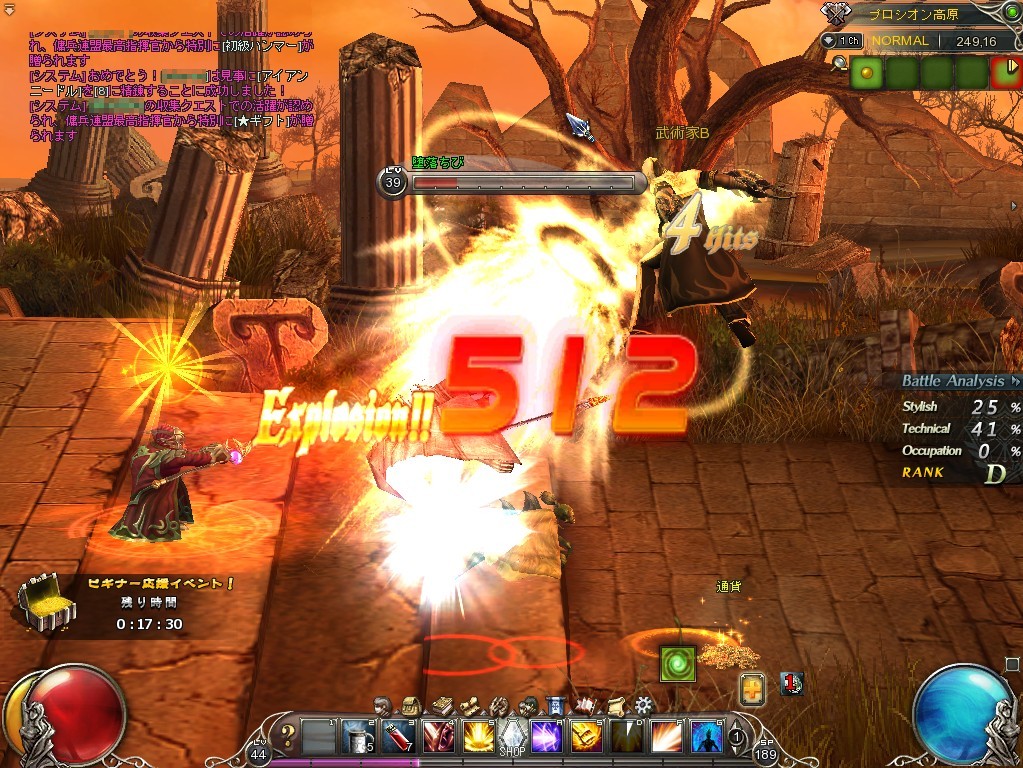The height and width of the screenshot is (768, 1023).
Task: Use the tankard potion in hotbar
Action: click(x=359, y=737)
